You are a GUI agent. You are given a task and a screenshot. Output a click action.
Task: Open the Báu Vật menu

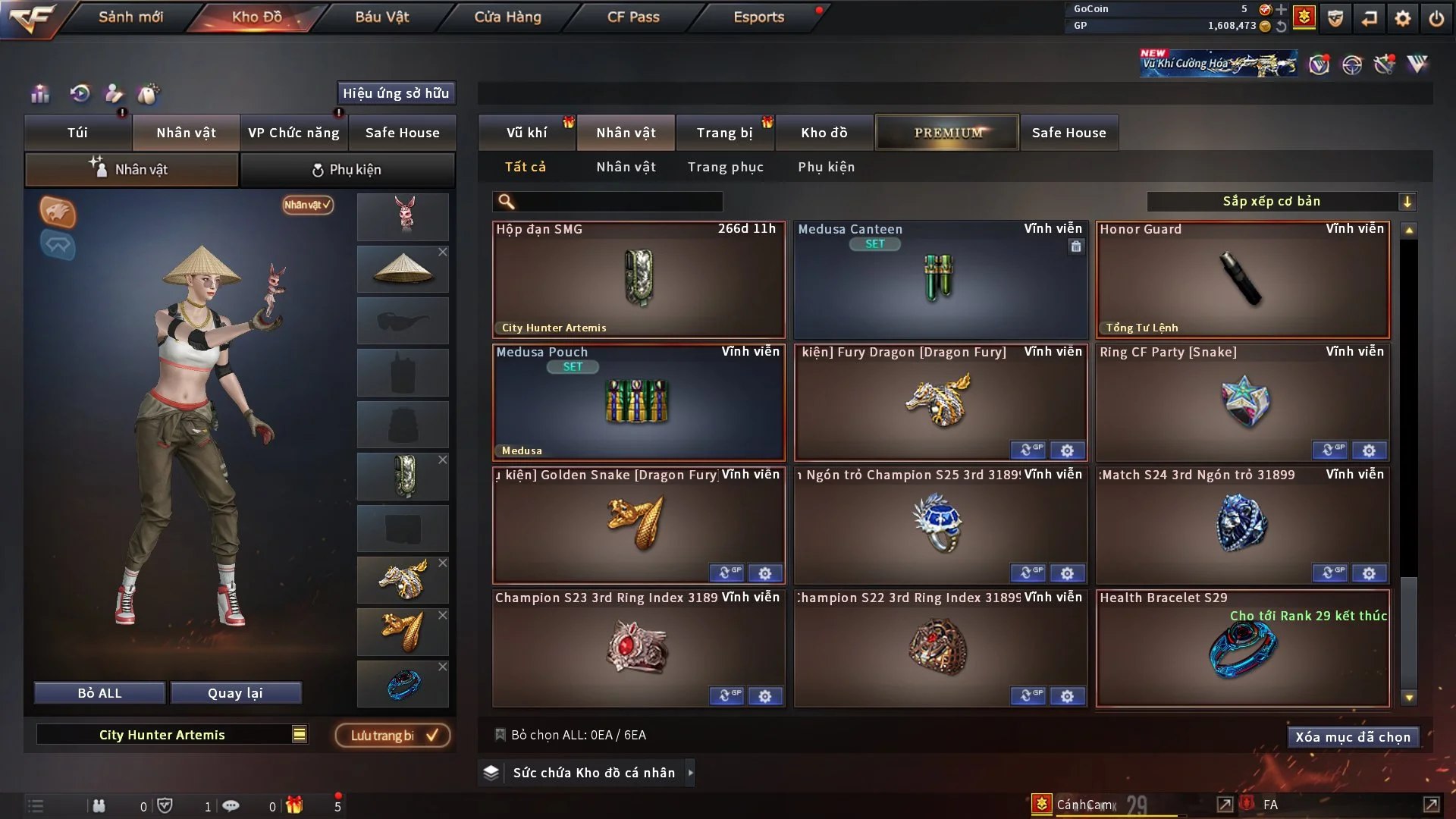pyautogui.click(x=381, y=17)
